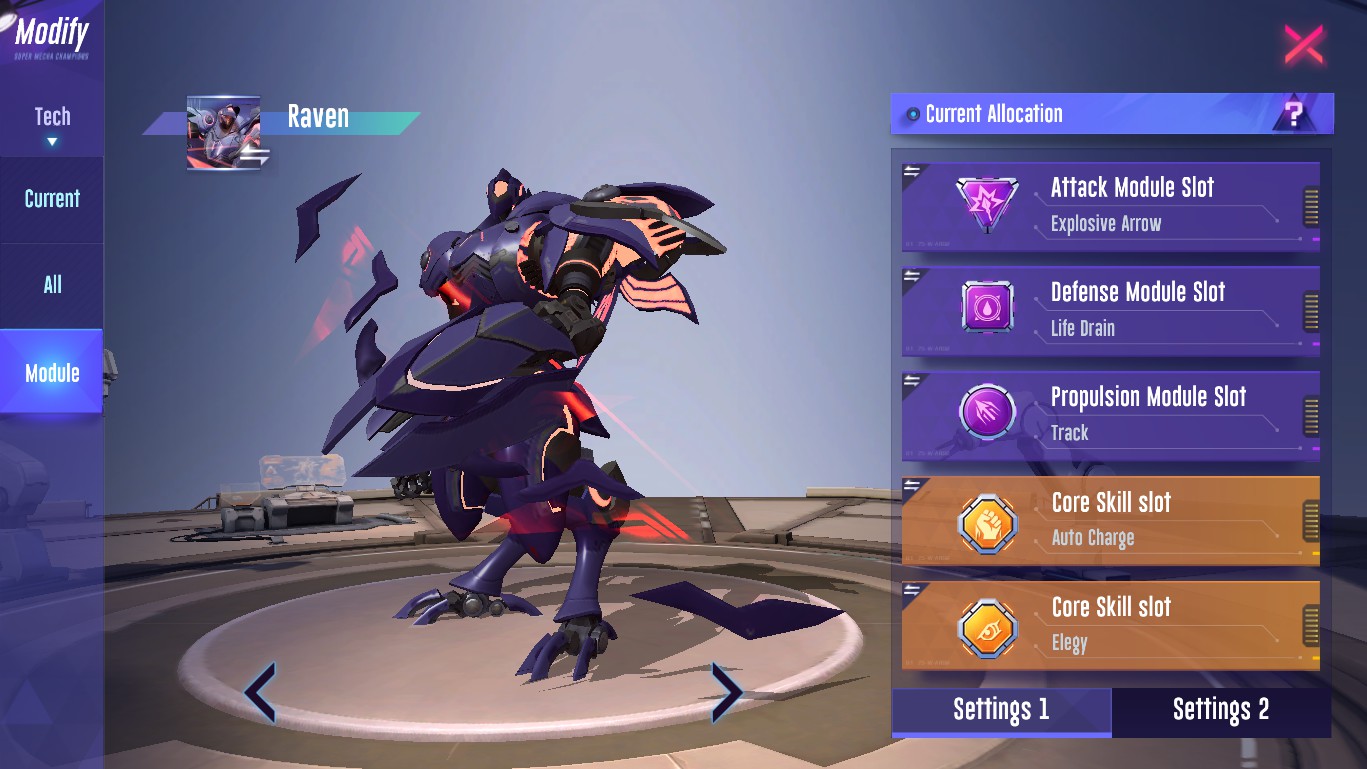Open the Tech dropdown
1367x769 pixels.
pyautogui.click(x=52, y=125)
